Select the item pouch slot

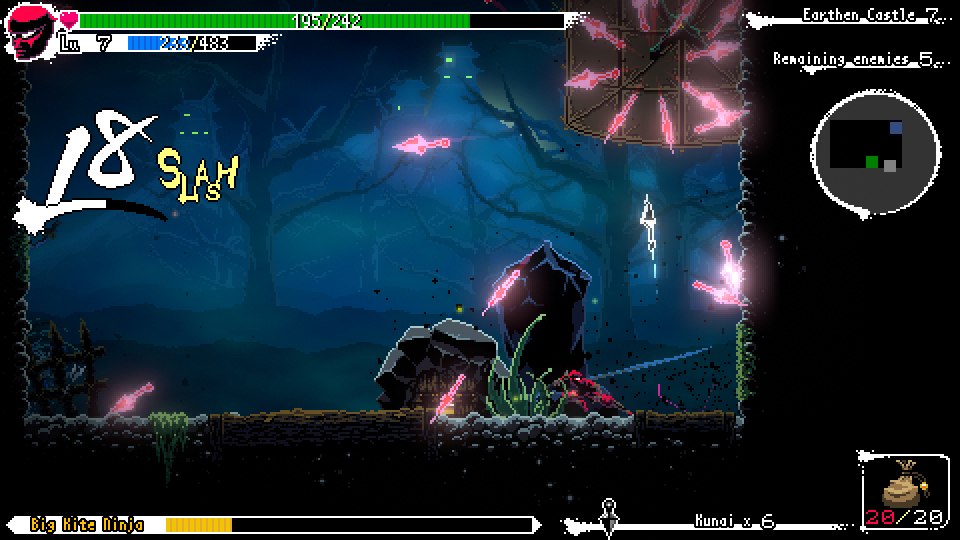coord(904,491)
